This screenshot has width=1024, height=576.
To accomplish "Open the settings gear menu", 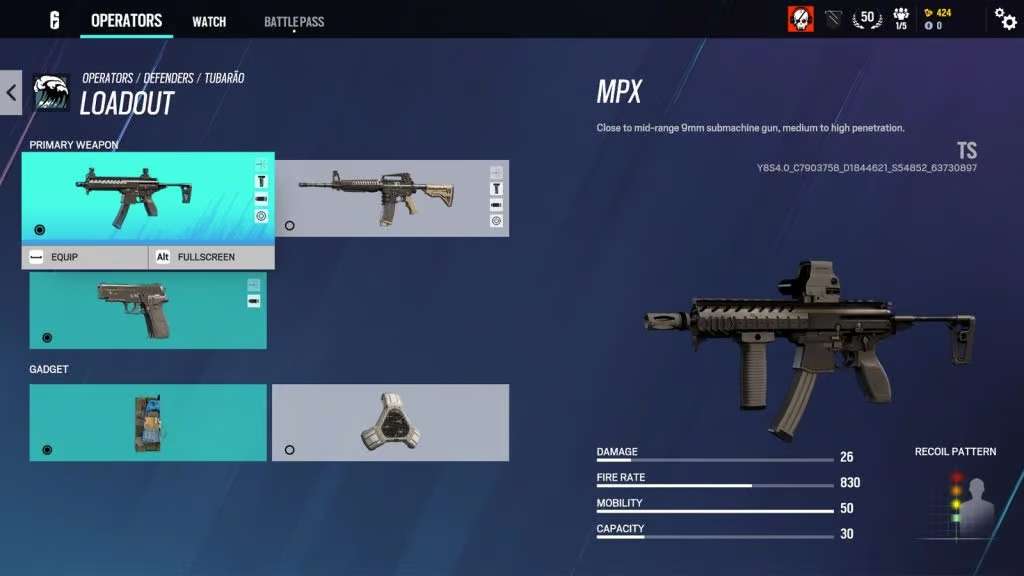I will pyautogui.click(x=1005, y=19).
